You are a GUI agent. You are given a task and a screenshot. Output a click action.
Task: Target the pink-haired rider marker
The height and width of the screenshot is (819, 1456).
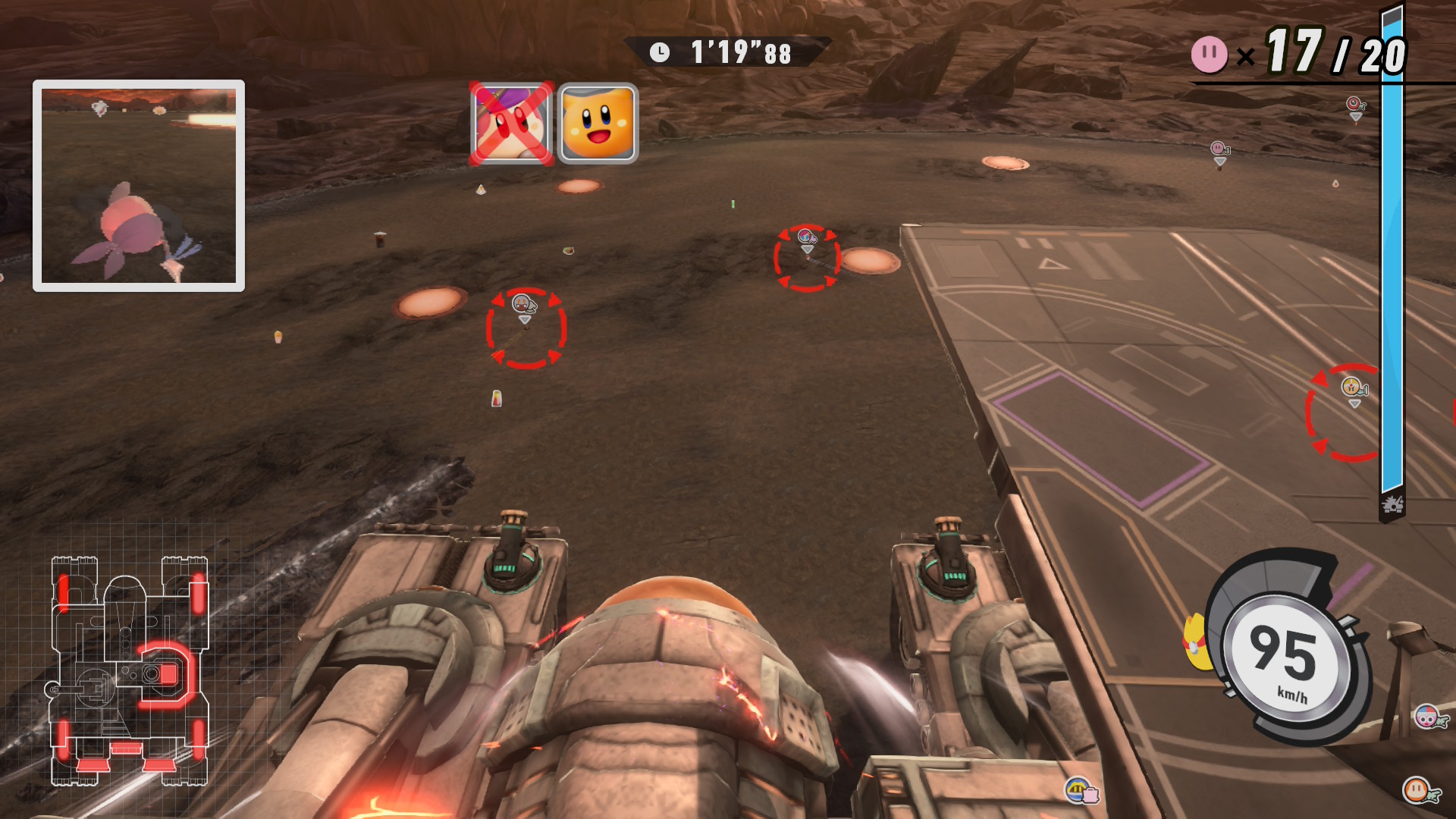(807, 238)
